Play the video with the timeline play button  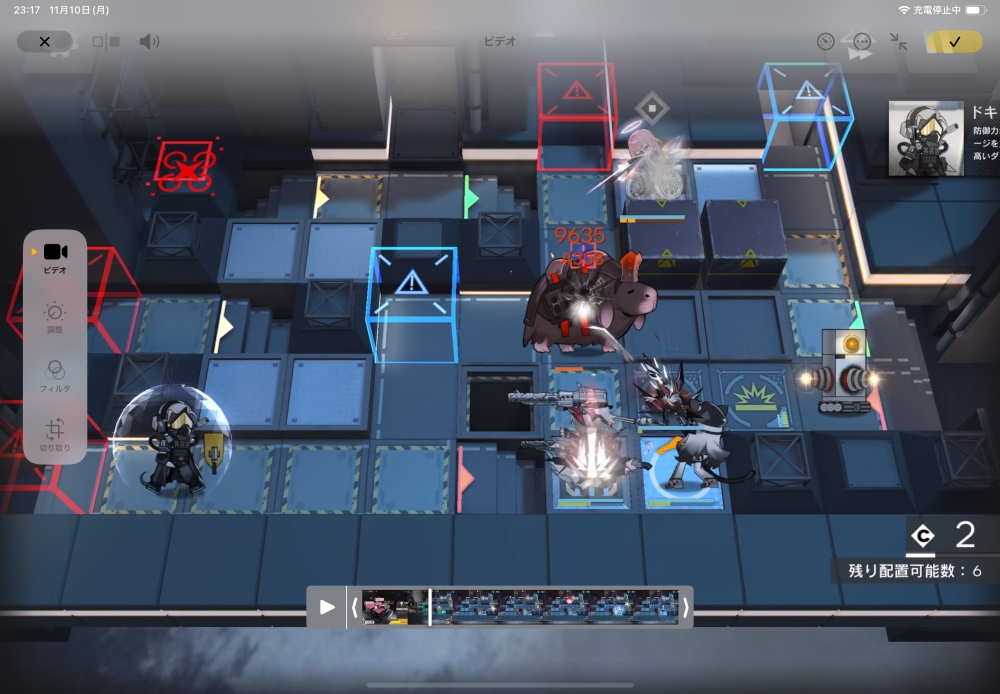327,607
